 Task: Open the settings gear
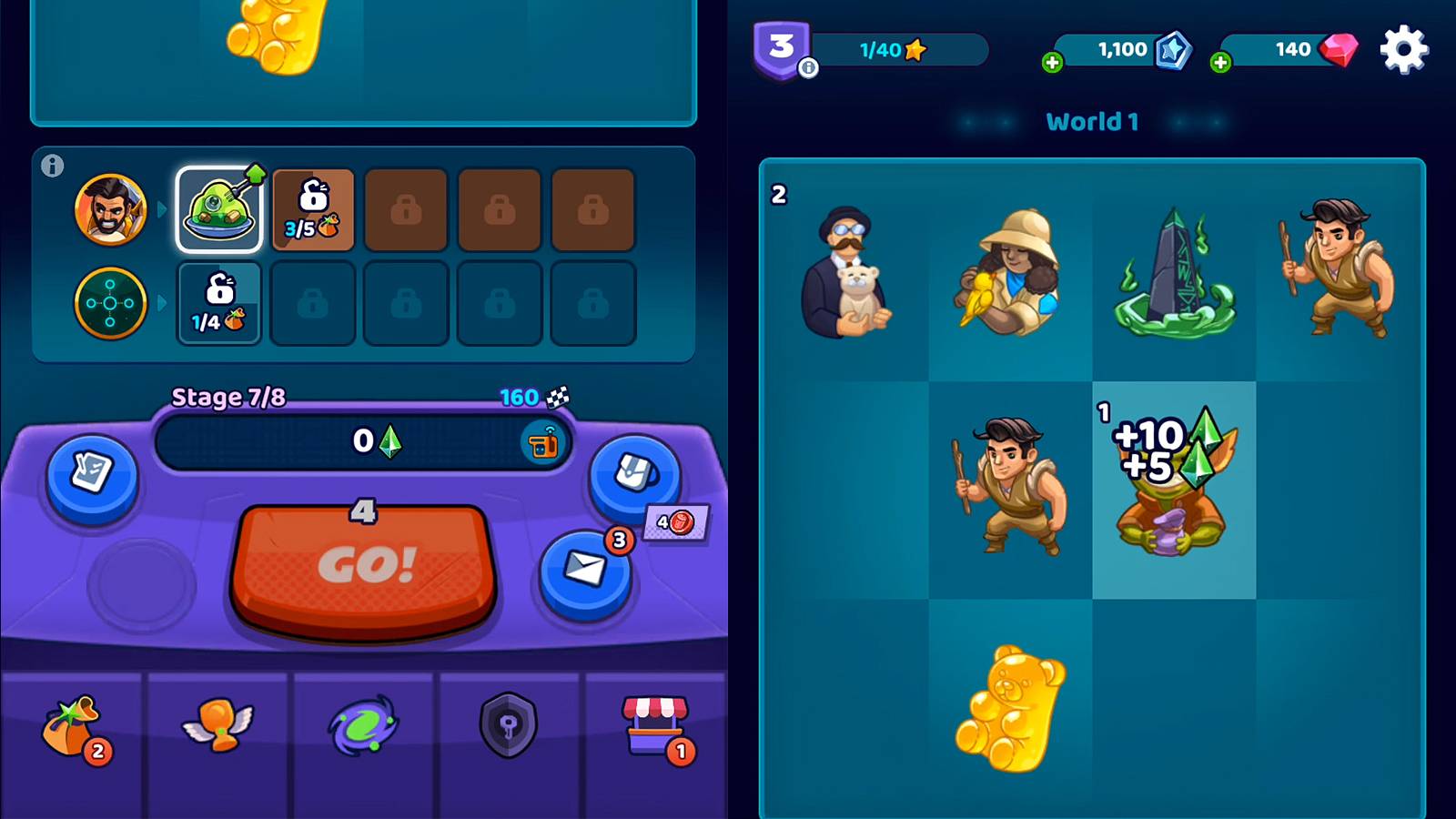click(x=1404, y=50)
